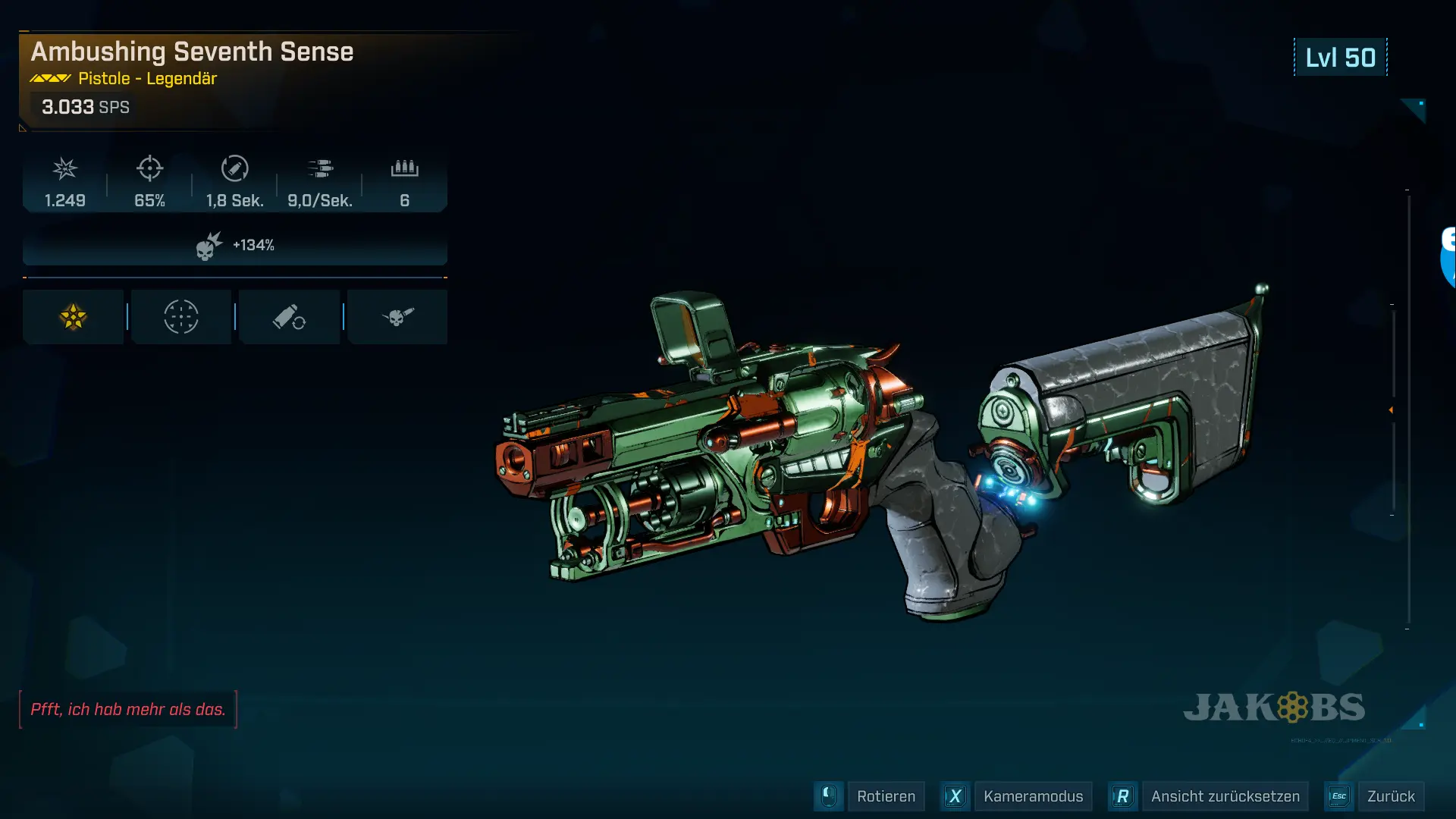
Task: Select the gold star legendary perk icon
Action: (x=74, y=317)
